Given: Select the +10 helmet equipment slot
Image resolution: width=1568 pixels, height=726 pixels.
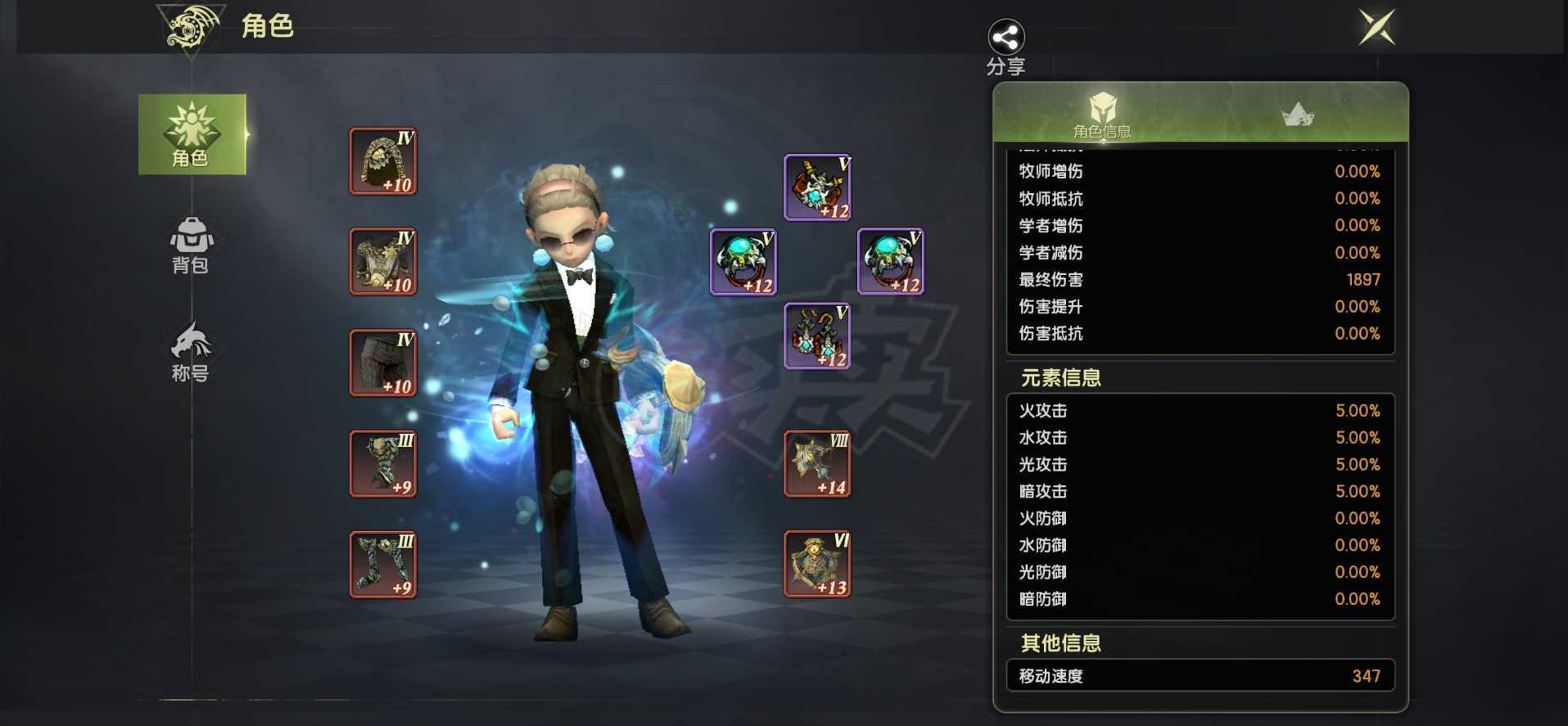Looking at the screenshot, I should (383, 161).
